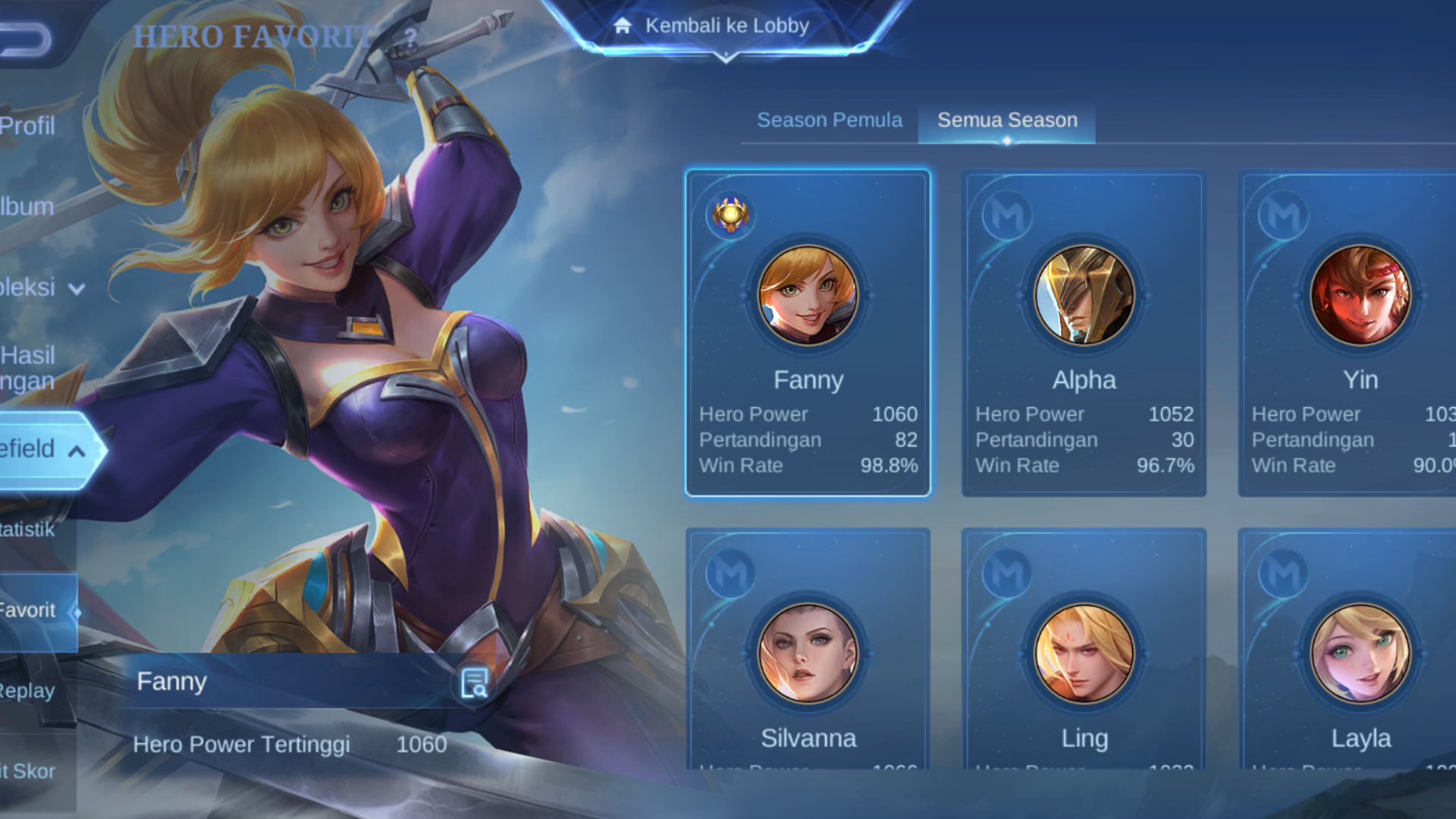Open the Album menu entry
Image resolution: width=1456 pixels, height=819 pixels.
coord(27,206)
